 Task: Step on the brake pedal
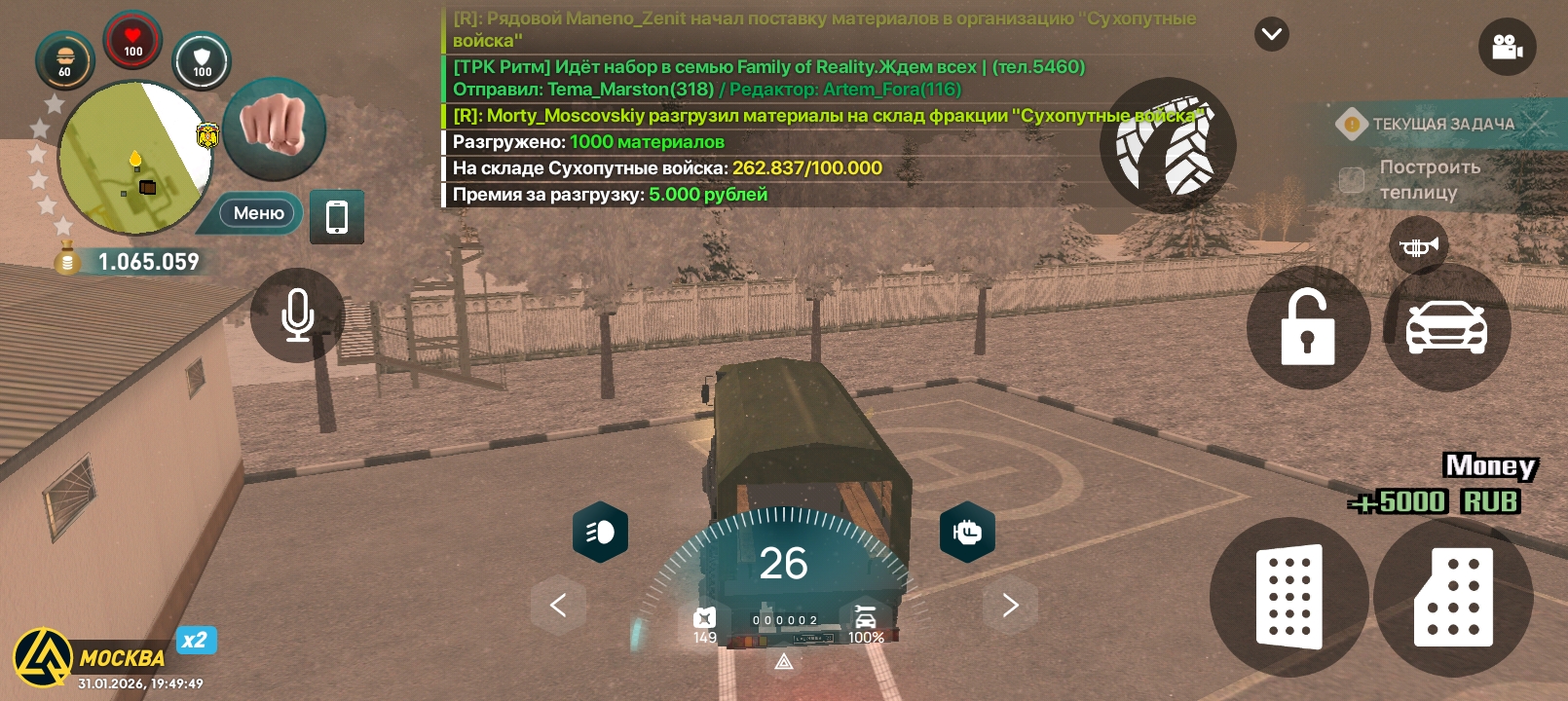1288,597
